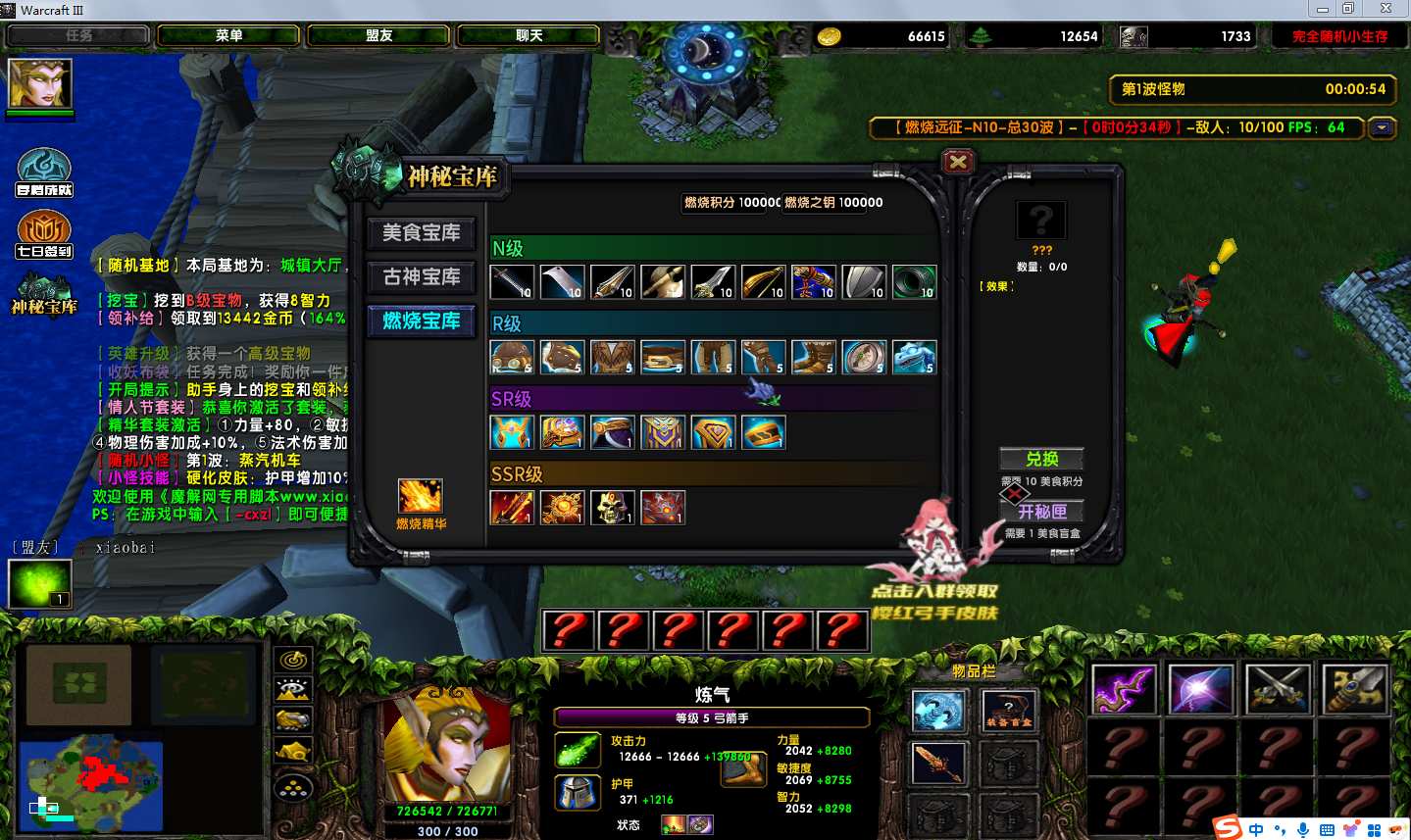Open the 七日签到 sign-in icon

tap(44, 235)
